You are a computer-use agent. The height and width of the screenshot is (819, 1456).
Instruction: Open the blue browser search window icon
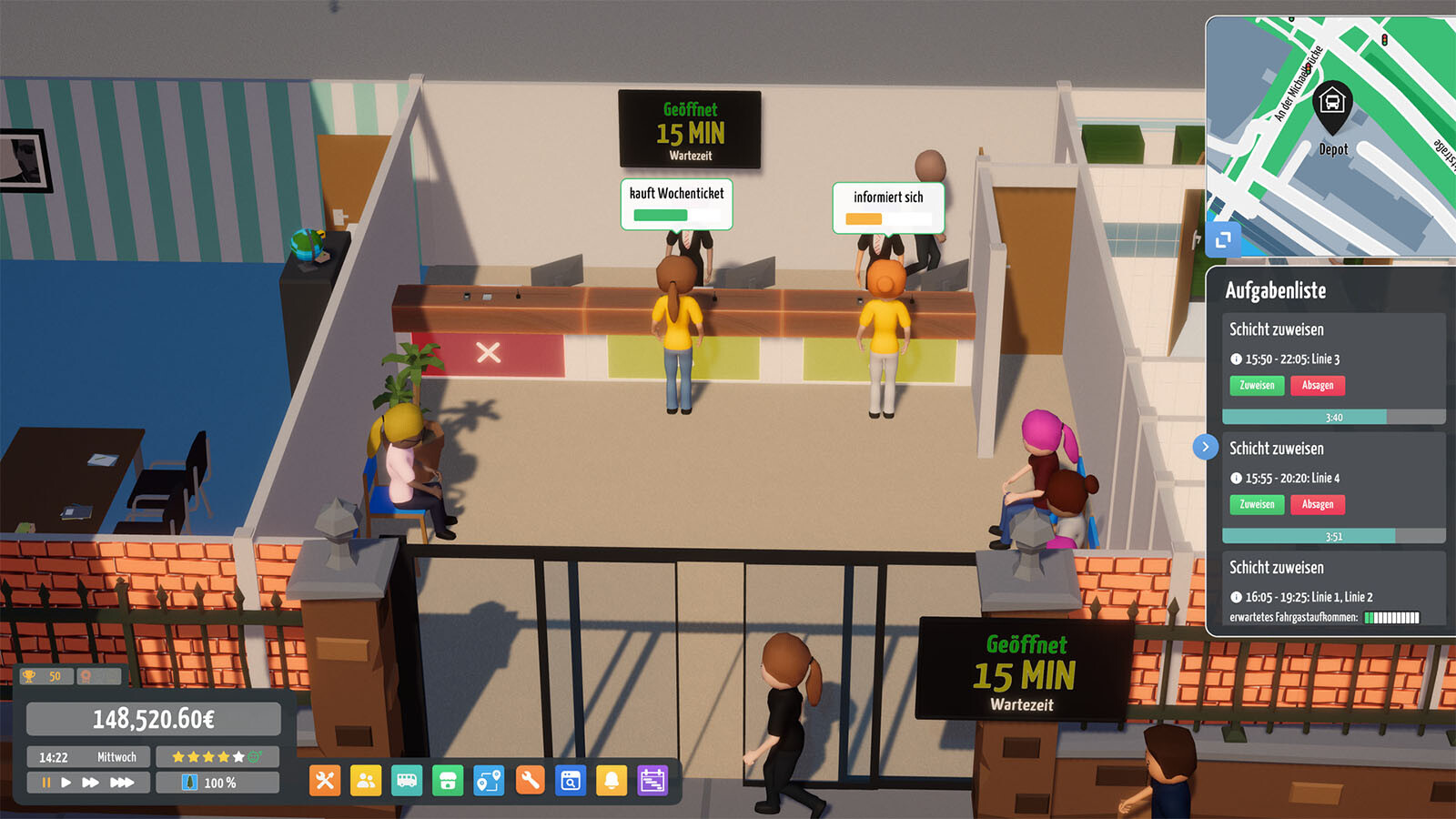pos(571,781)
